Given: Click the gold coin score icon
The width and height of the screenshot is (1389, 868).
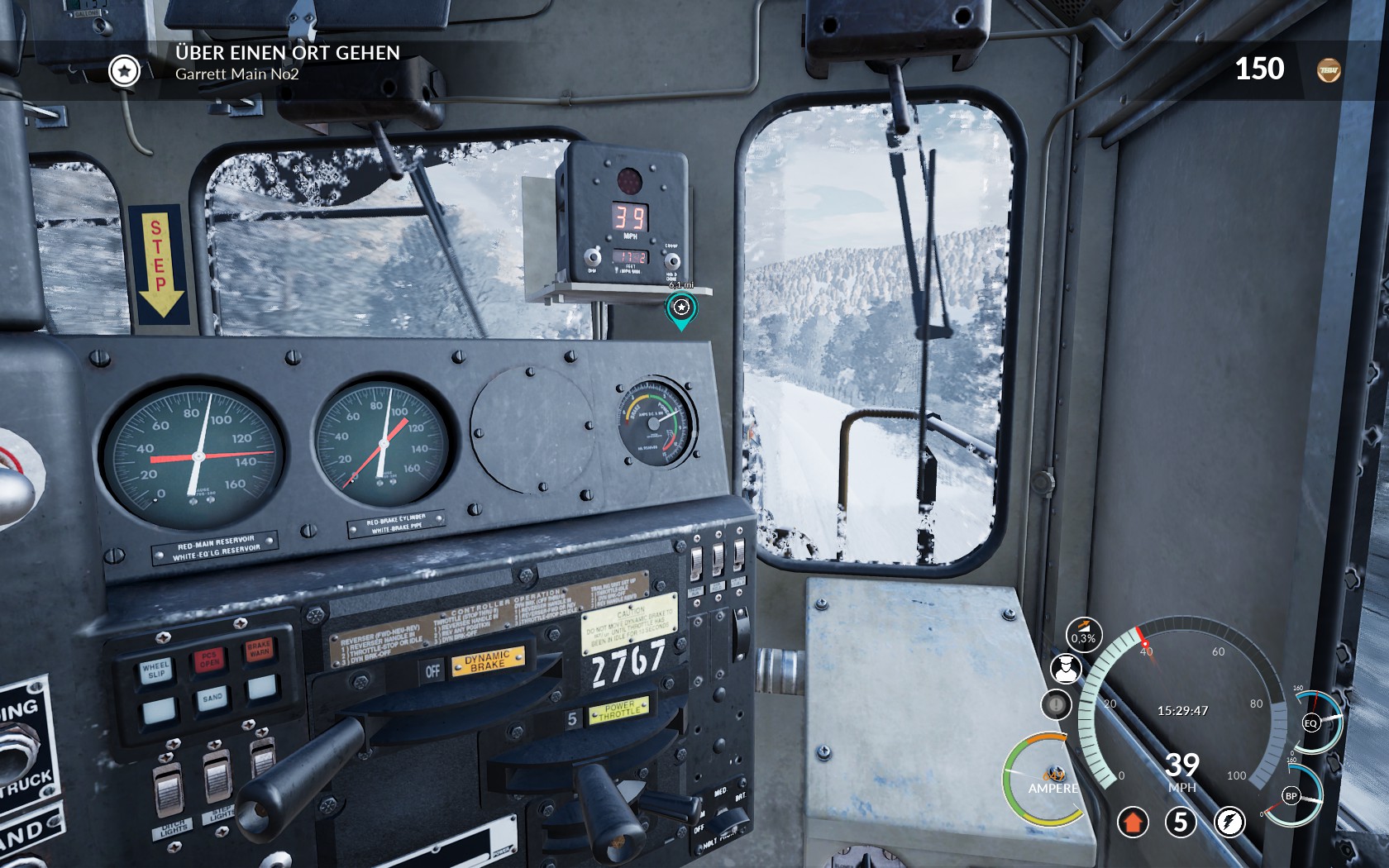Looking at the screenshot, I should [x=1329, y=70].
